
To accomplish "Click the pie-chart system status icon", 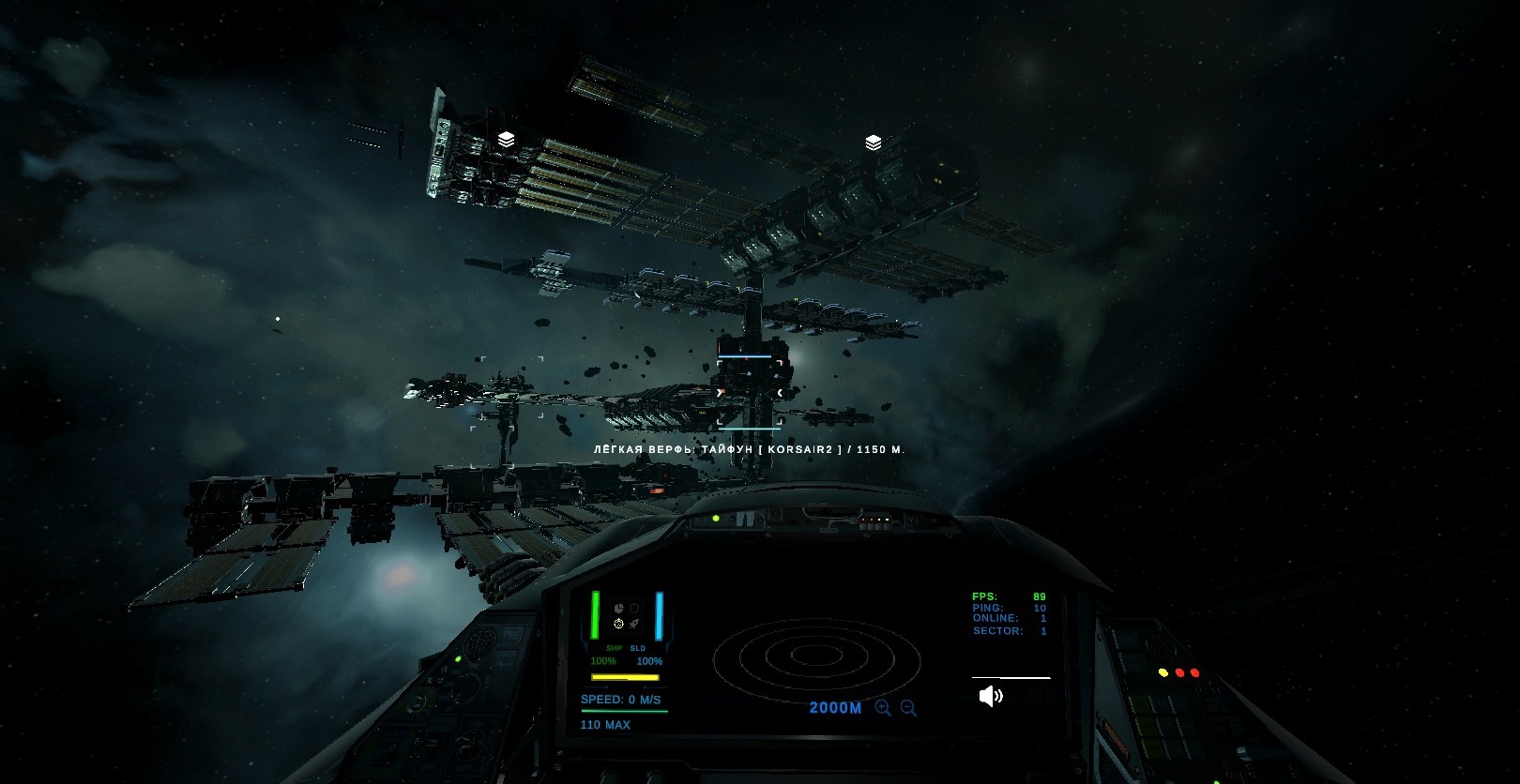I will pos(618,608).
